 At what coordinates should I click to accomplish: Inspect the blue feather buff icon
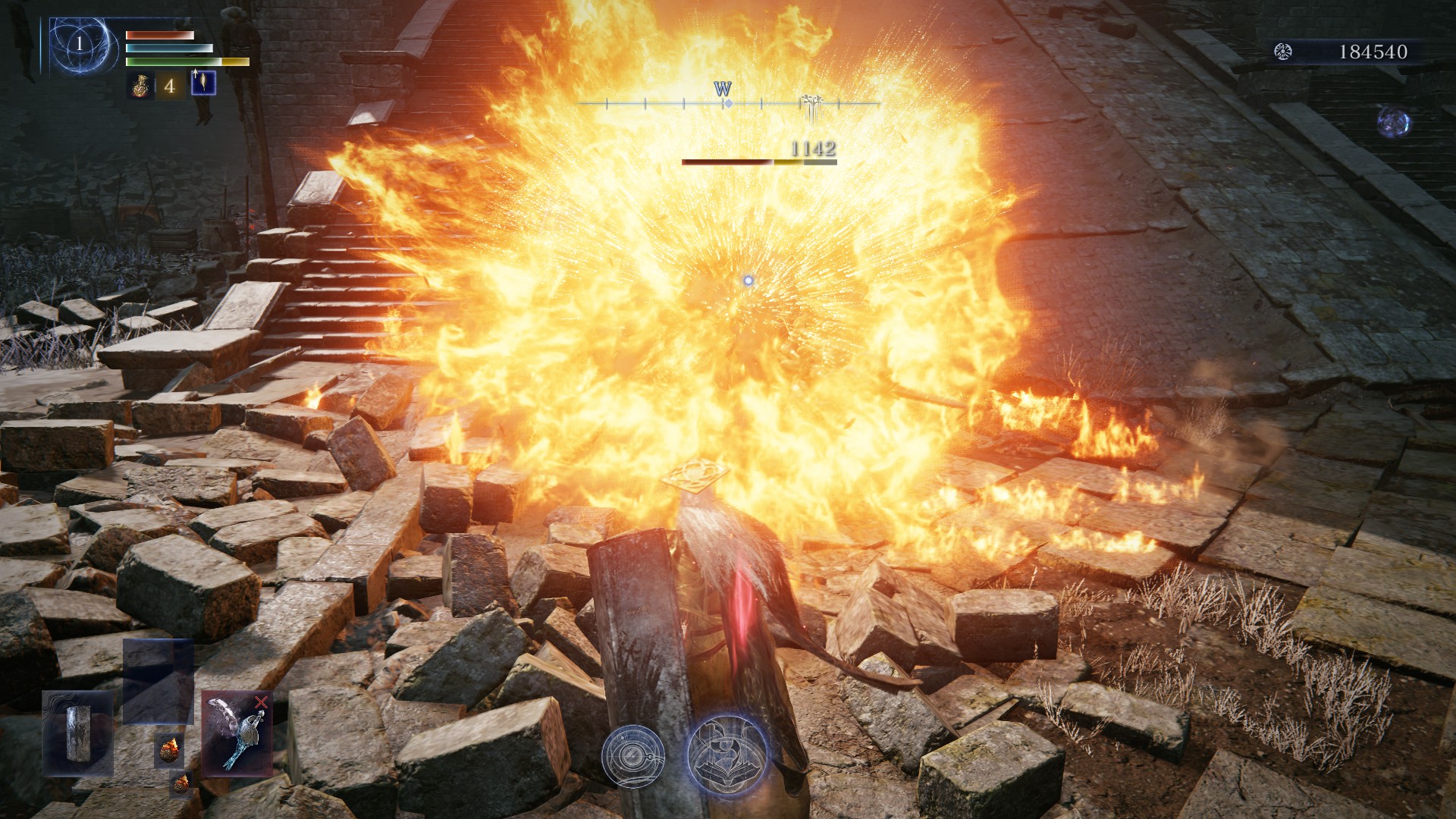point(203,83)
